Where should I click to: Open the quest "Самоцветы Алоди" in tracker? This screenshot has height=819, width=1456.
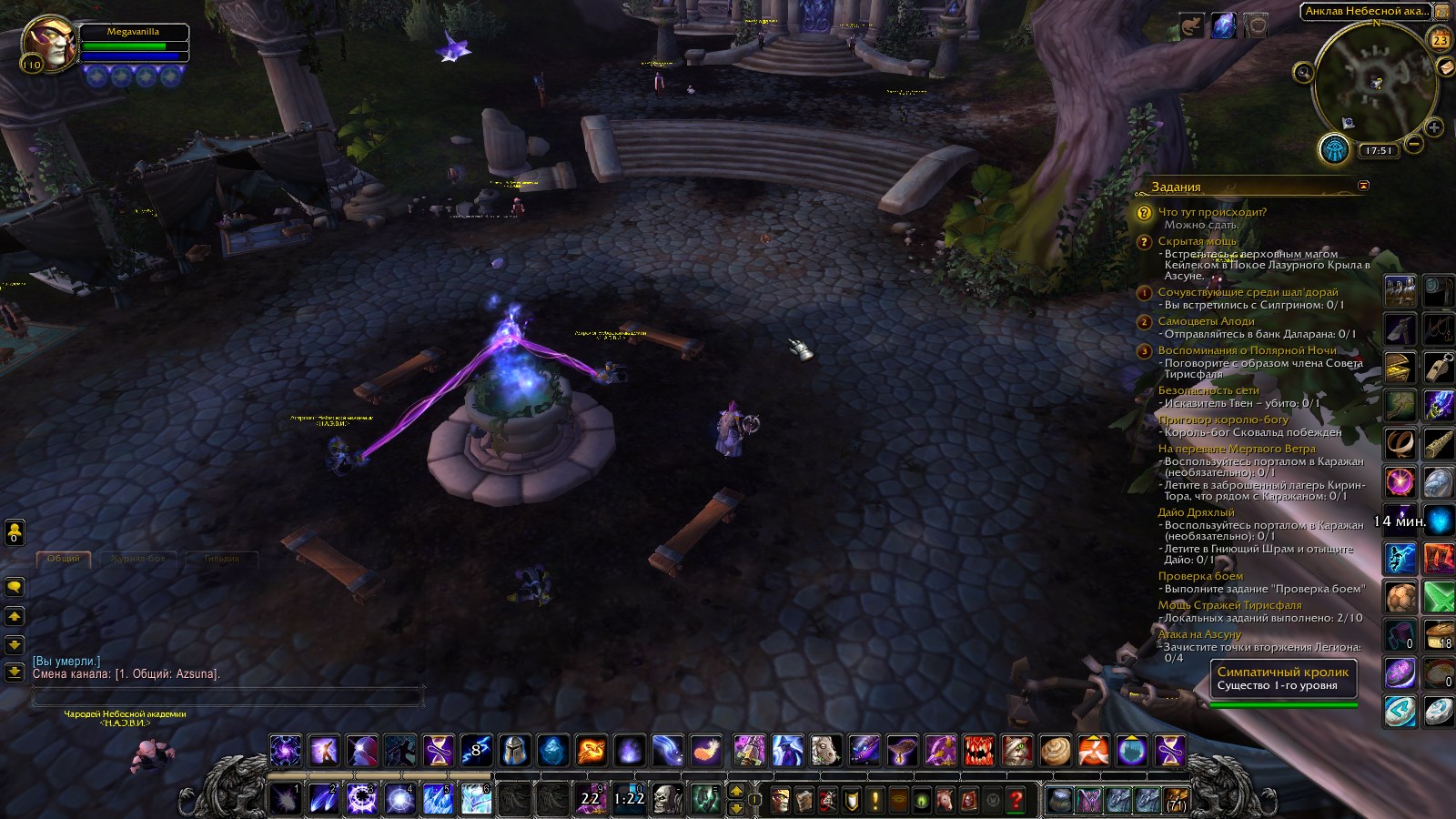tap(1206, 321)
